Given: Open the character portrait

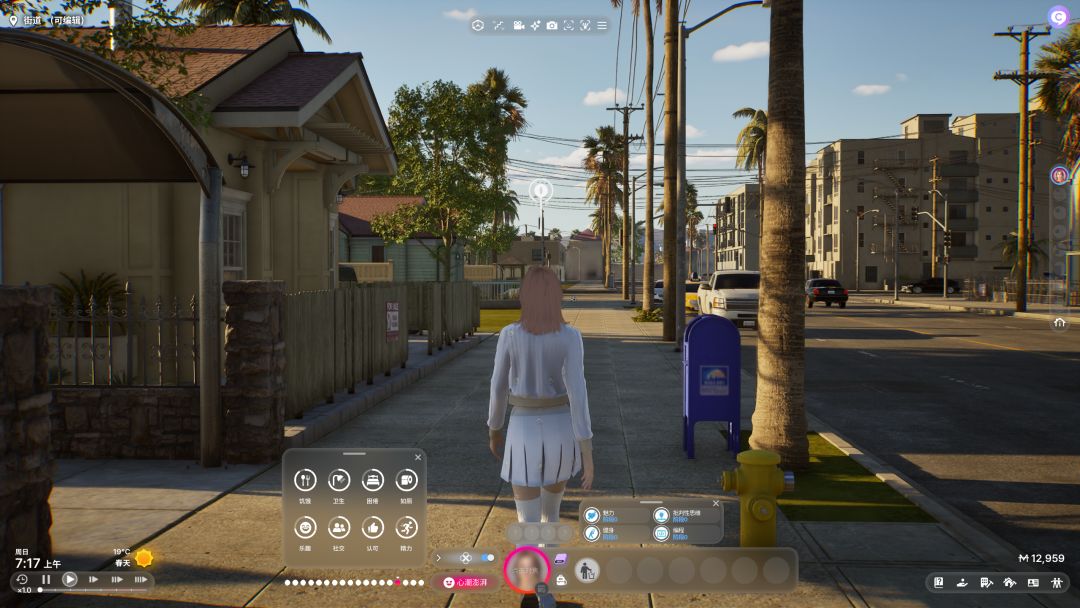Looking at the screenshot, I should click(526, 571).
